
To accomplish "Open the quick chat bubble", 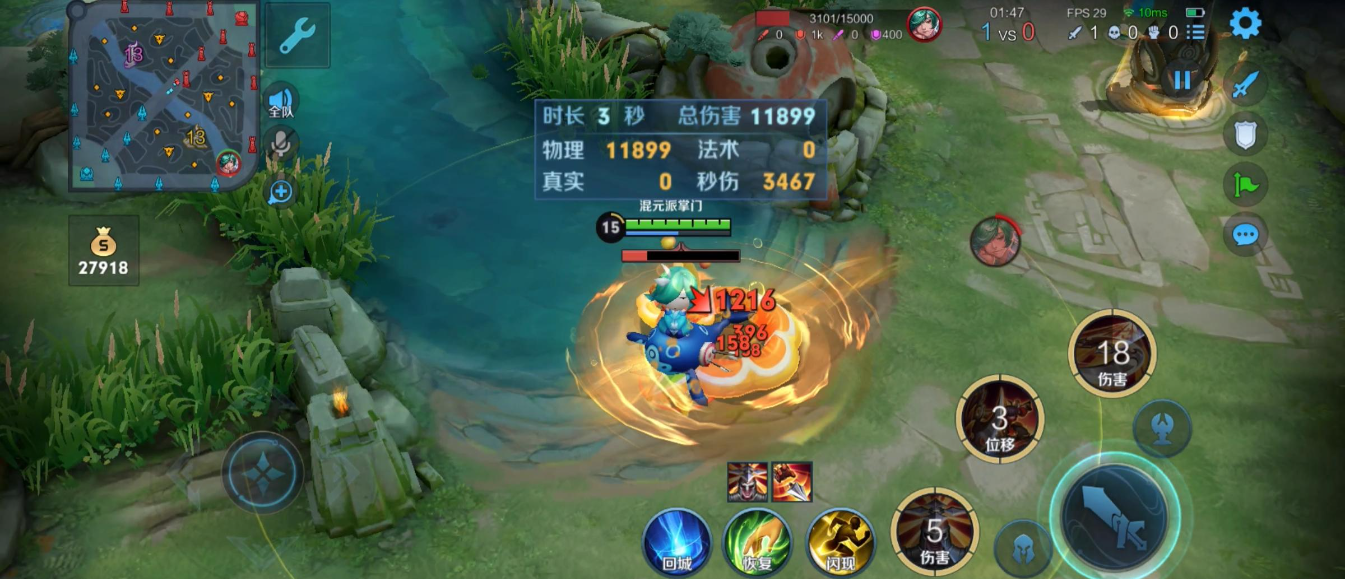I will coord(1245,235).
